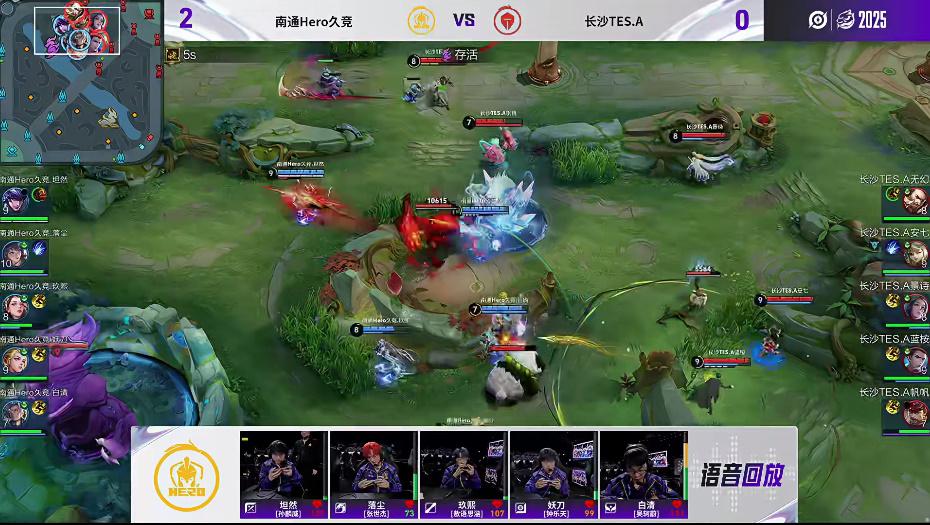The height and width of the screenshot is (525, 930).
Task: Select 长沙TES.A player 无幻's hero portrait
Action: (x=914, y=201)
